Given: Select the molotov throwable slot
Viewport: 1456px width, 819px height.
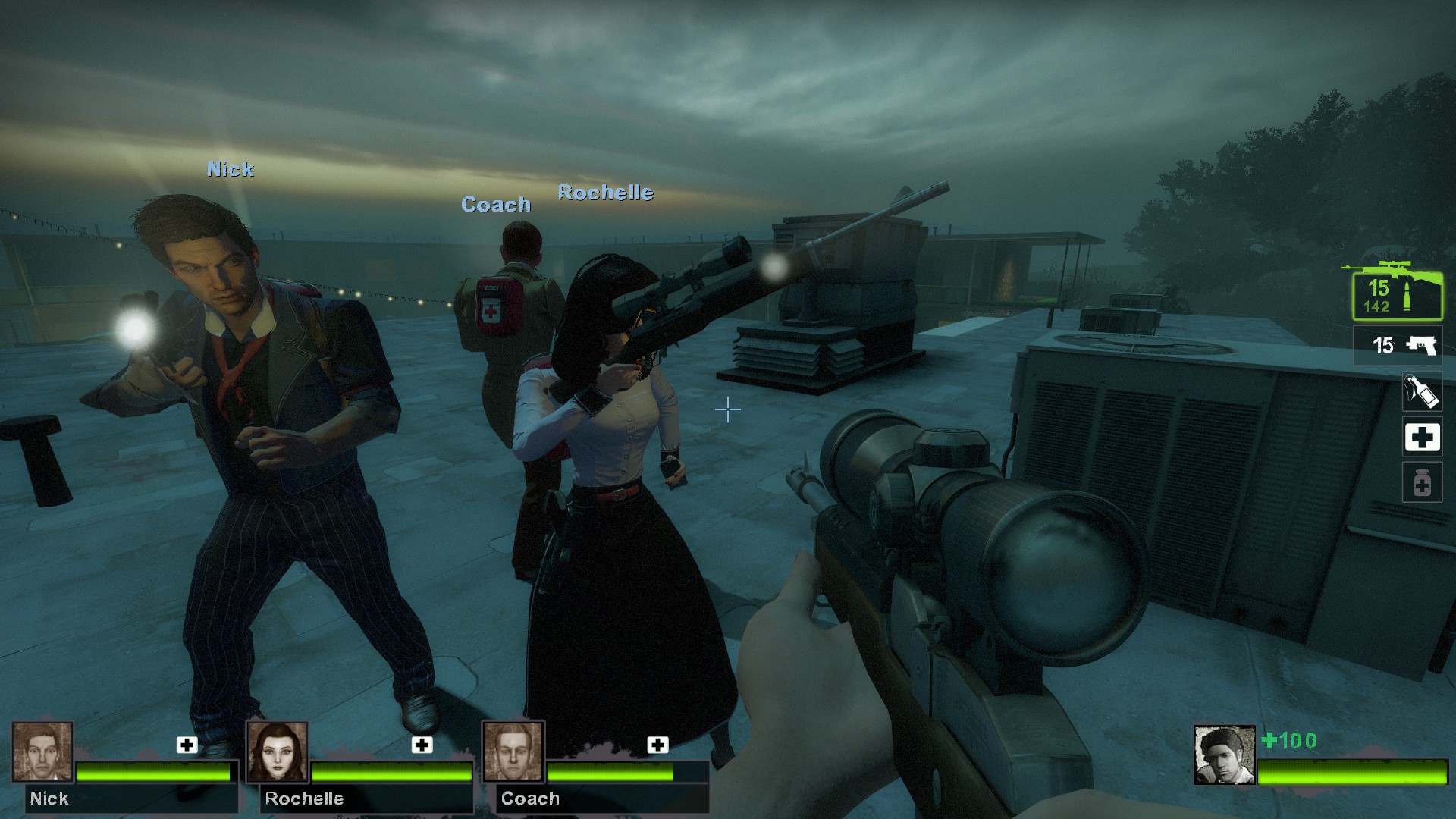Looking at the screenshot, I should coord(1421,392).
